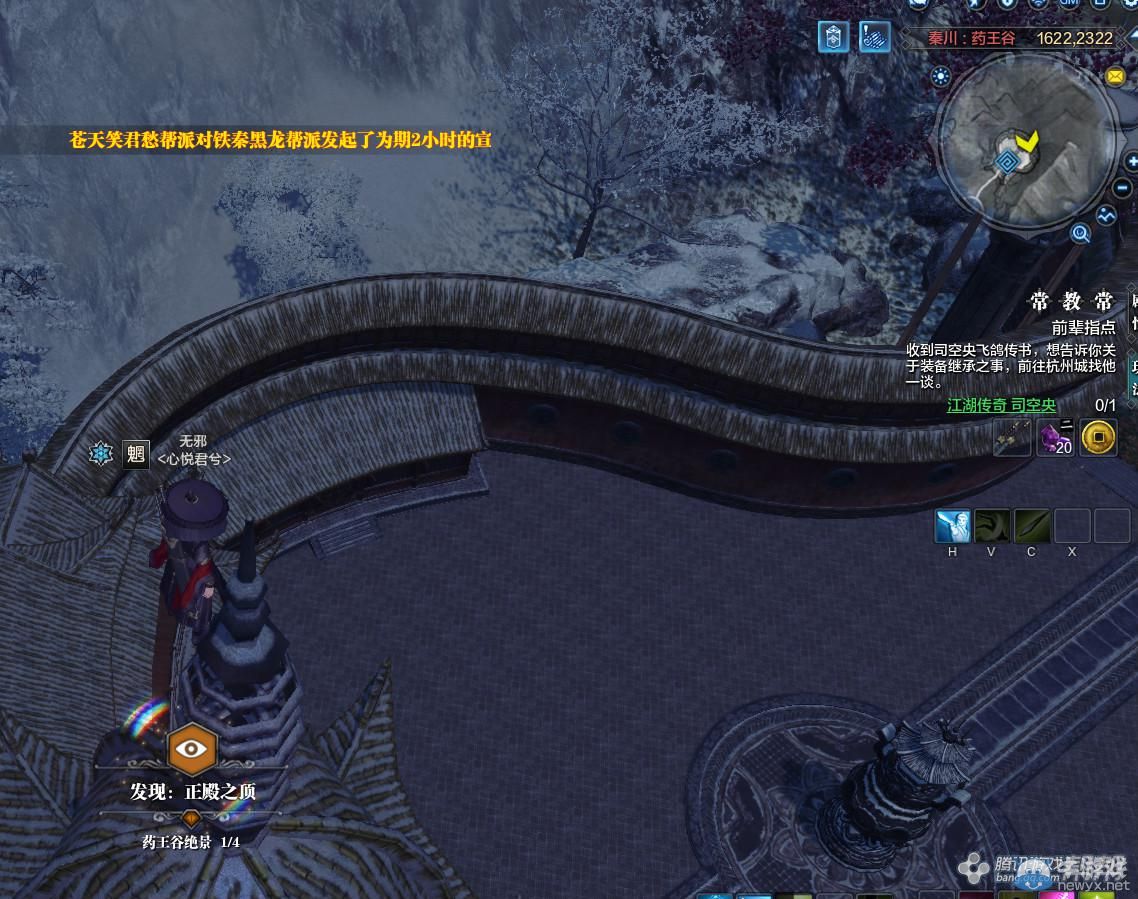Toggle the sun icon left of minimap
The width and height of the screenshot is (1138, 899).
tap(941, 76)
